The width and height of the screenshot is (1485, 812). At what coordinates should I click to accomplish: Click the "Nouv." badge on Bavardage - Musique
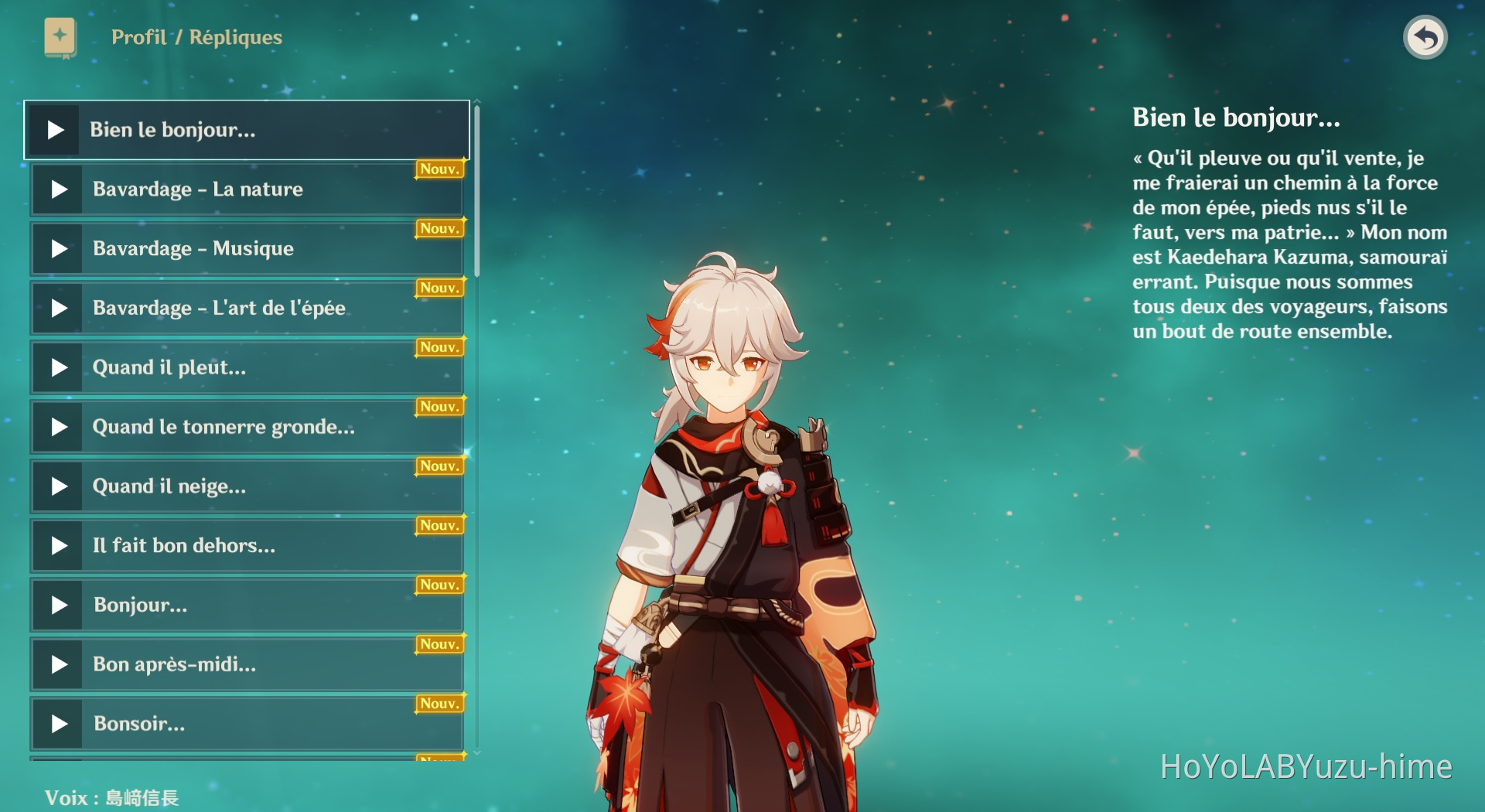[438, 228]
